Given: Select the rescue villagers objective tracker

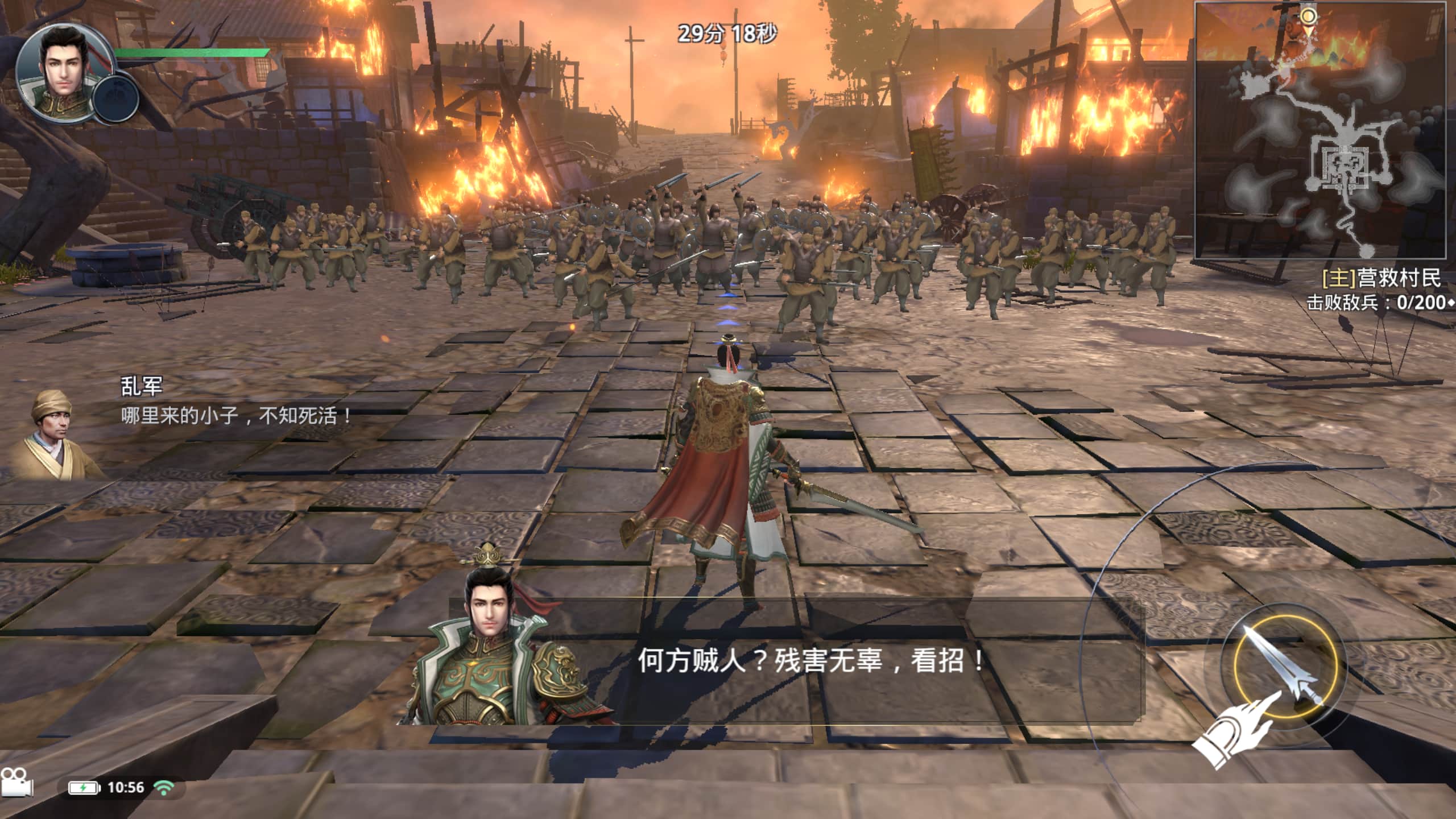Looking at the screenshot, I should pyautogui.click(x=1381, y=278).
